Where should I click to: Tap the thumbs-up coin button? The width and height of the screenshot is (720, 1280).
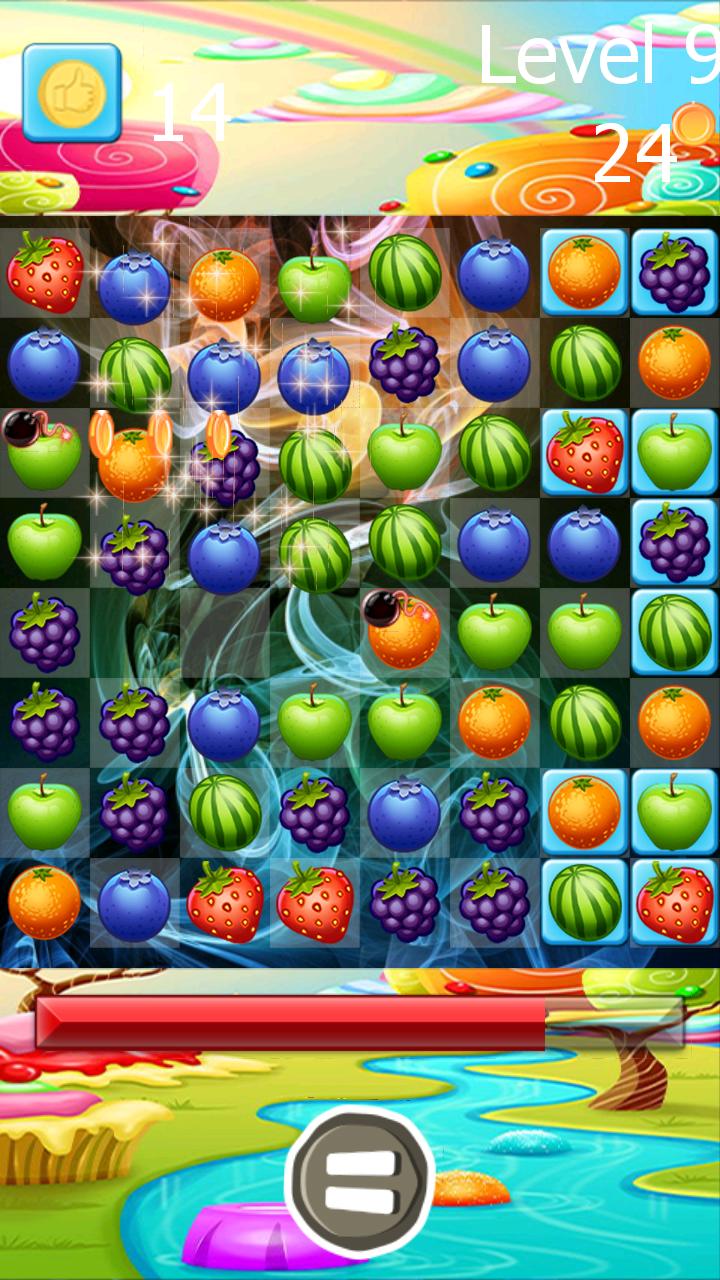72,93
